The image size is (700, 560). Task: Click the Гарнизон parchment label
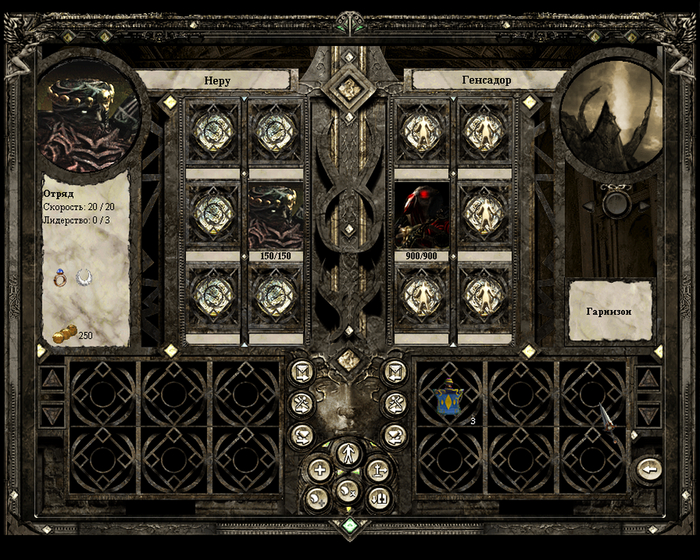point(610,311)
